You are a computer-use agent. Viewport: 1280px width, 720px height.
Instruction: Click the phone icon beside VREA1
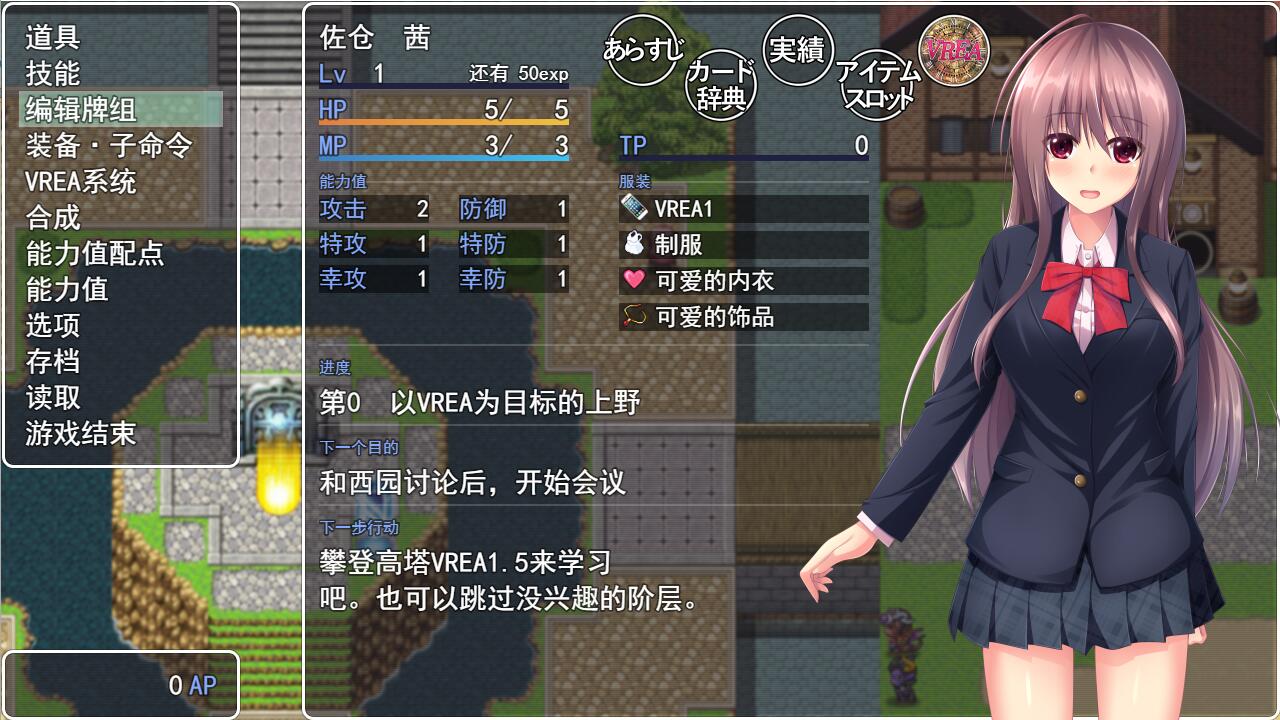coord(632,207)
